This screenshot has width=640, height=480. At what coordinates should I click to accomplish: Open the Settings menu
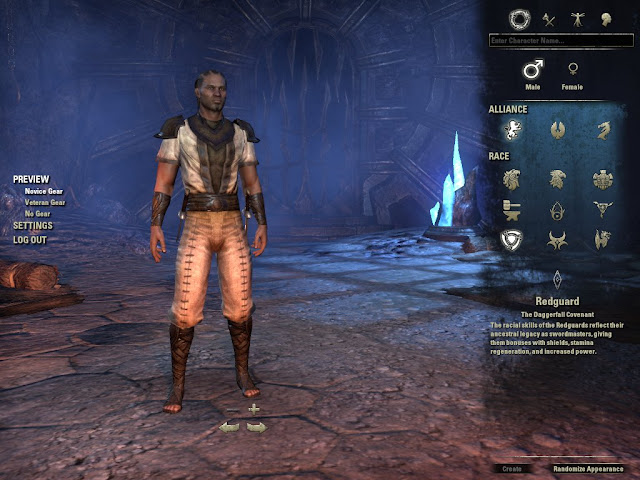32,226
